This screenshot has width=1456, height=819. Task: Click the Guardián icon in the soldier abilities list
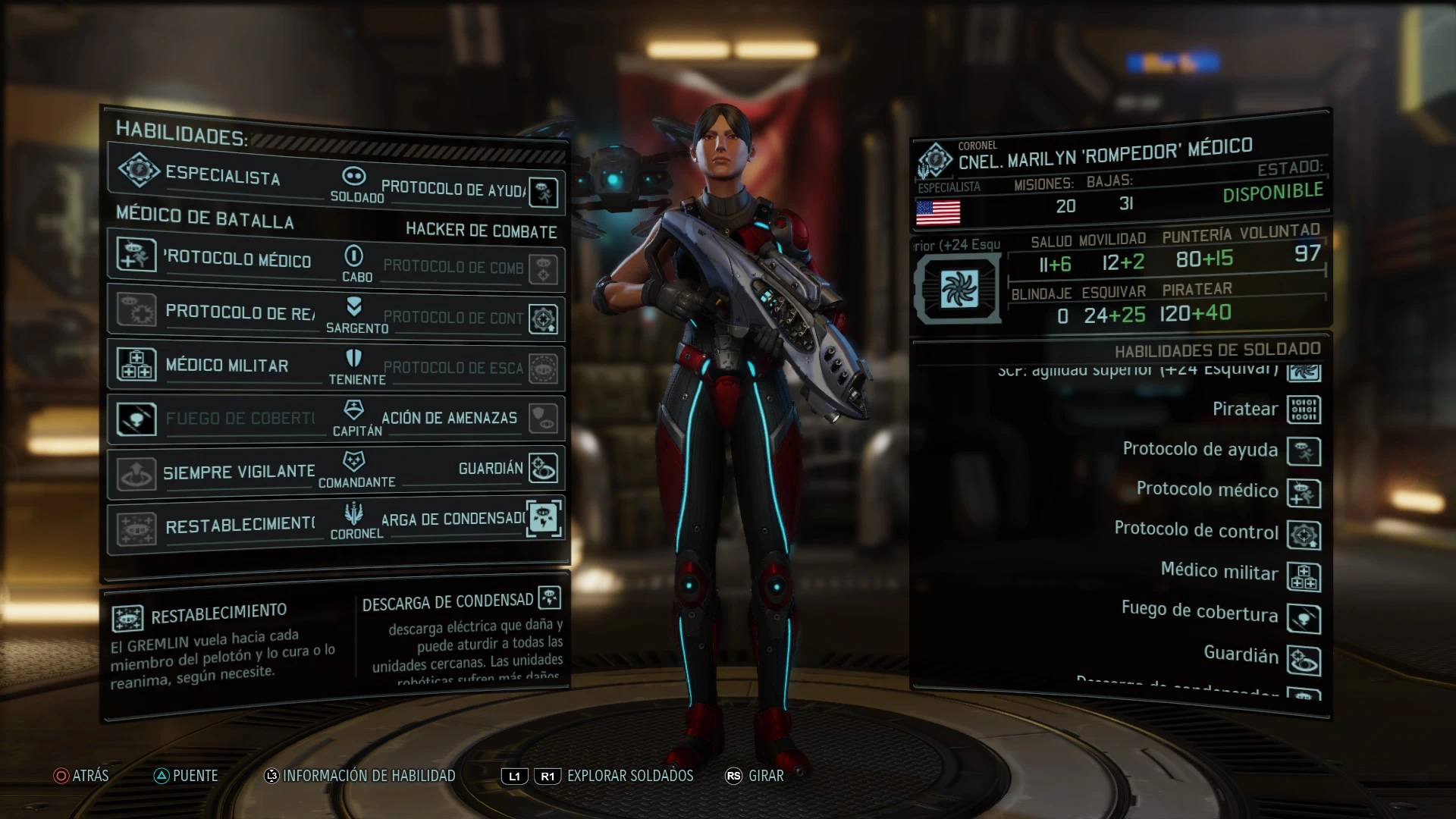click(1304, 661)
